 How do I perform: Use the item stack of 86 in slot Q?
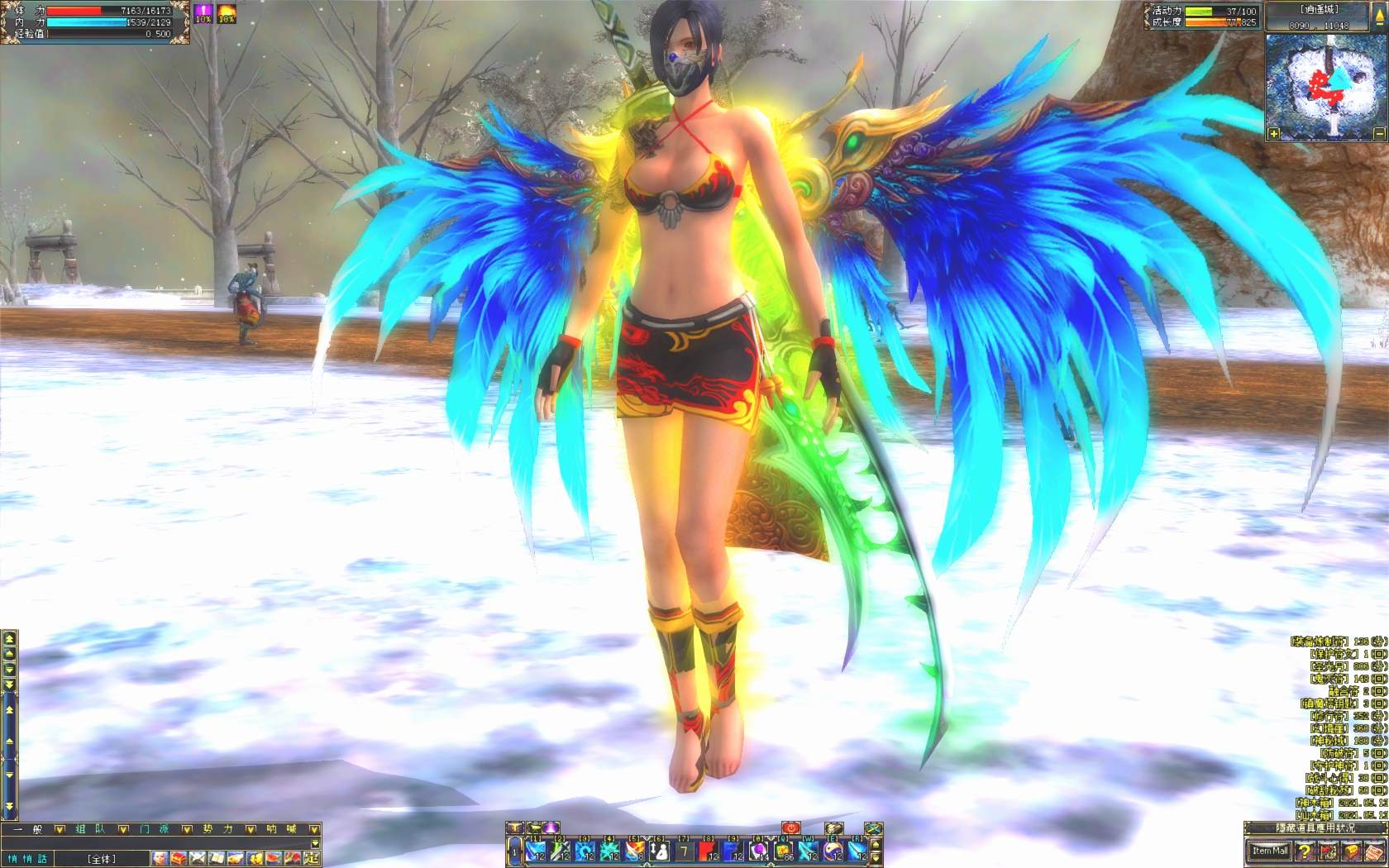pyautogui.click(x=783, y=851)
